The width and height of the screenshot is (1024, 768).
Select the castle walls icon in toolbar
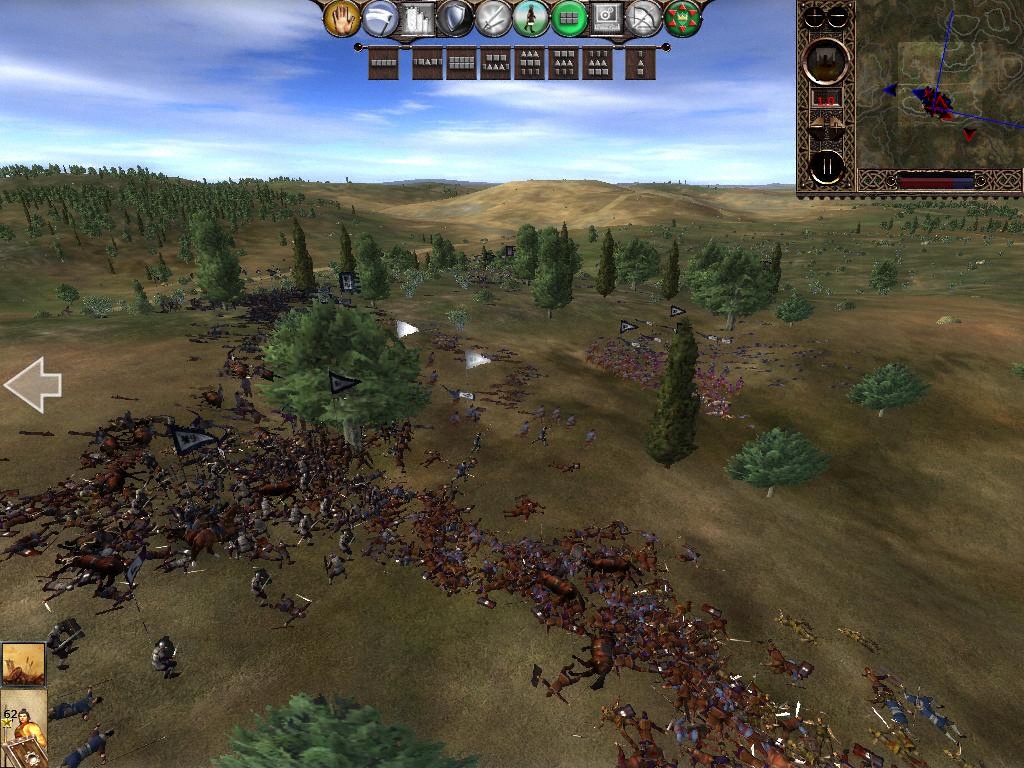418,18
